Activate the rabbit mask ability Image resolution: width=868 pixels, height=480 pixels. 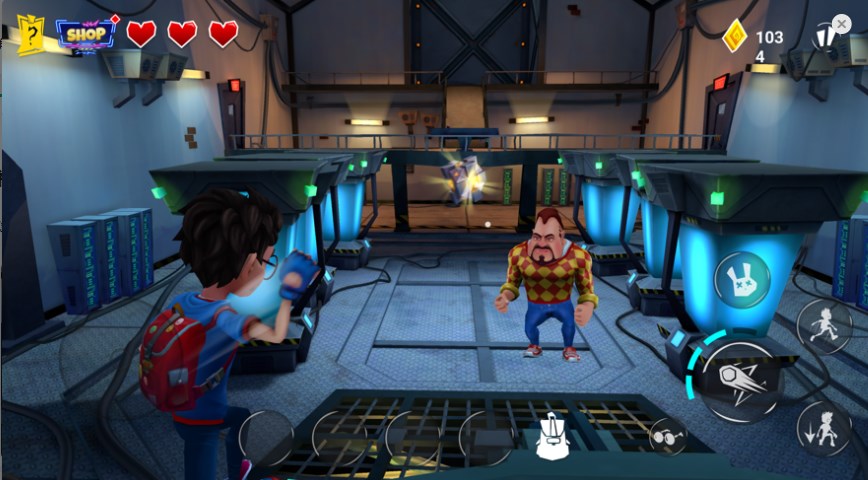[x=742, y=280]
